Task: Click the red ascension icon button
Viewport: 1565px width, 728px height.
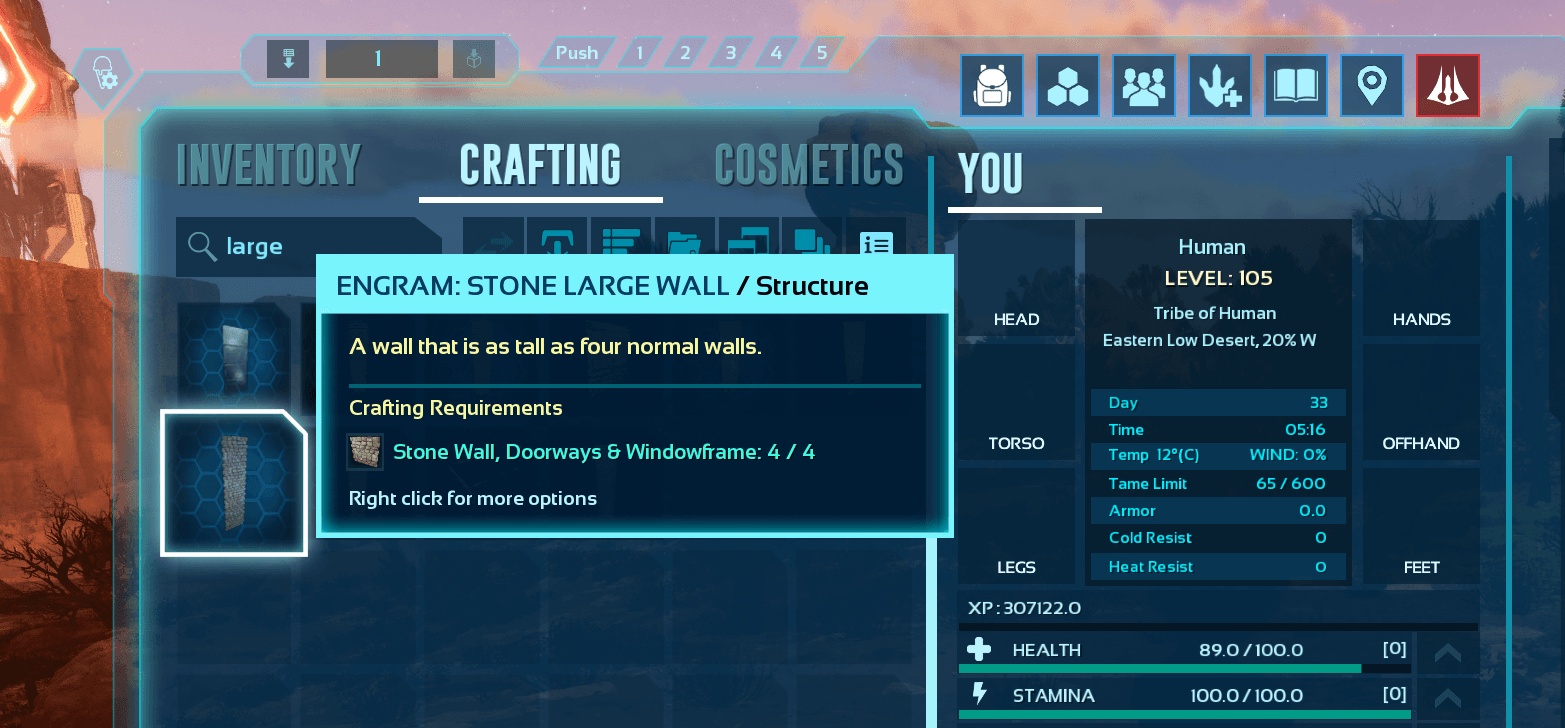Action: click(x=1447, y=86)
